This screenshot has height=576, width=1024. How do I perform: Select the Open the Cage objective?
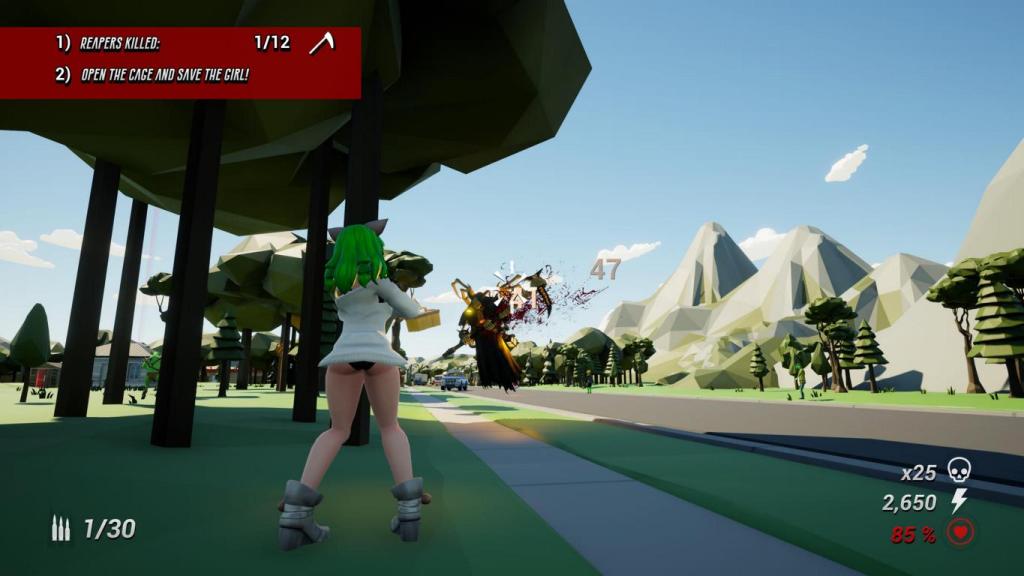tap(164, 74)
